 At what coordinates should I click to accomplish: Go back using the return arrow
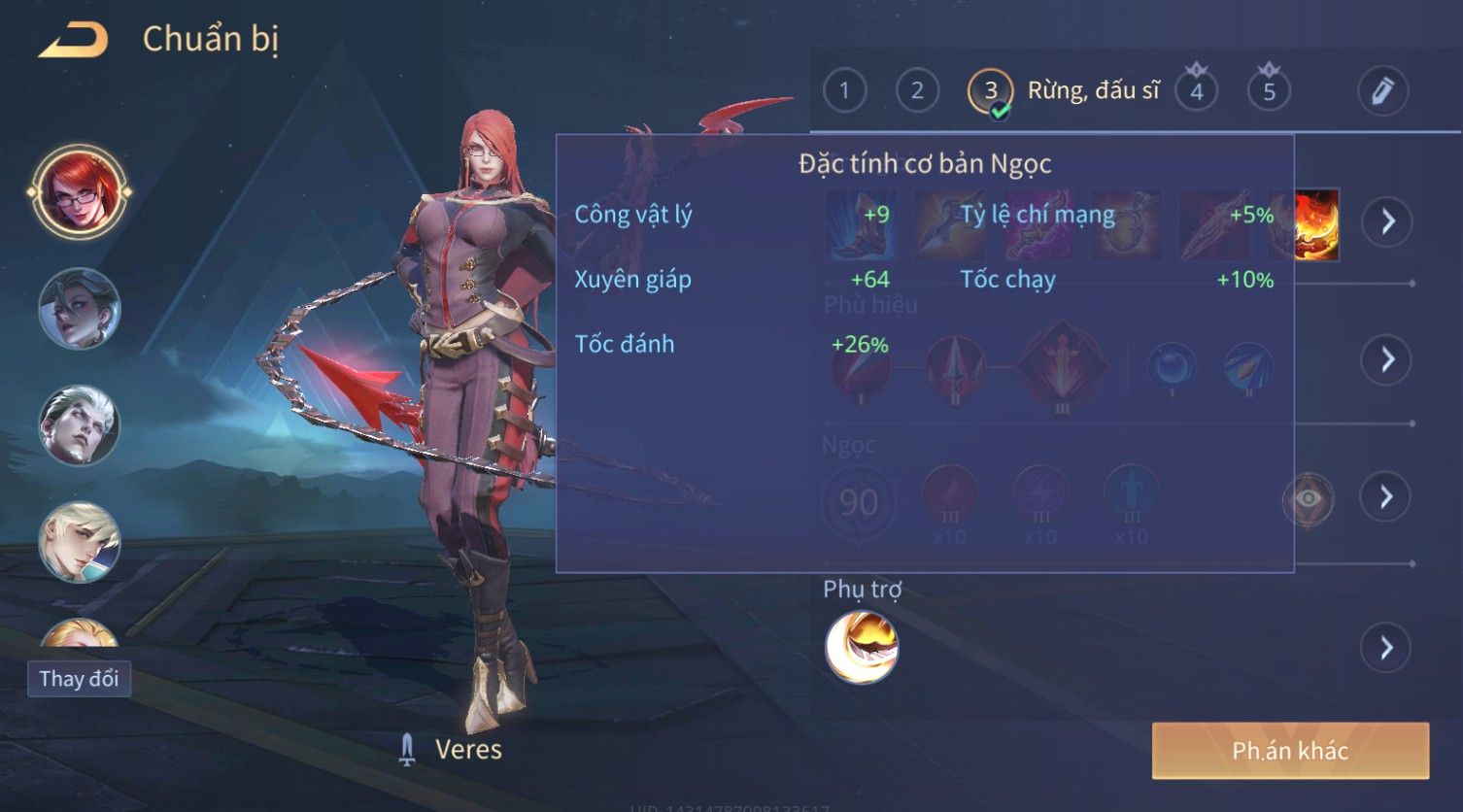pos(74,41)
